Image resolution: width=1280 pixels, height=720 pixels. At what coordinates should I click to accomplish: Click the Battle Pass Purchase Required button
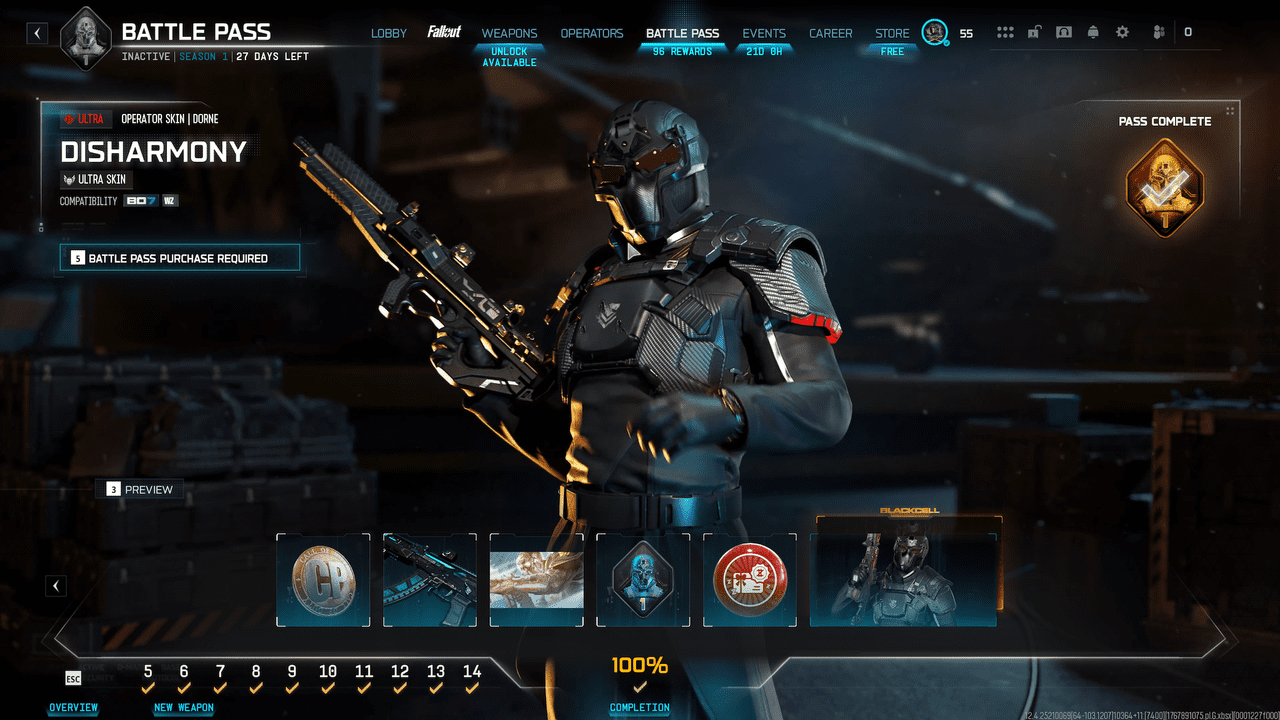click(x=180, y=258)
